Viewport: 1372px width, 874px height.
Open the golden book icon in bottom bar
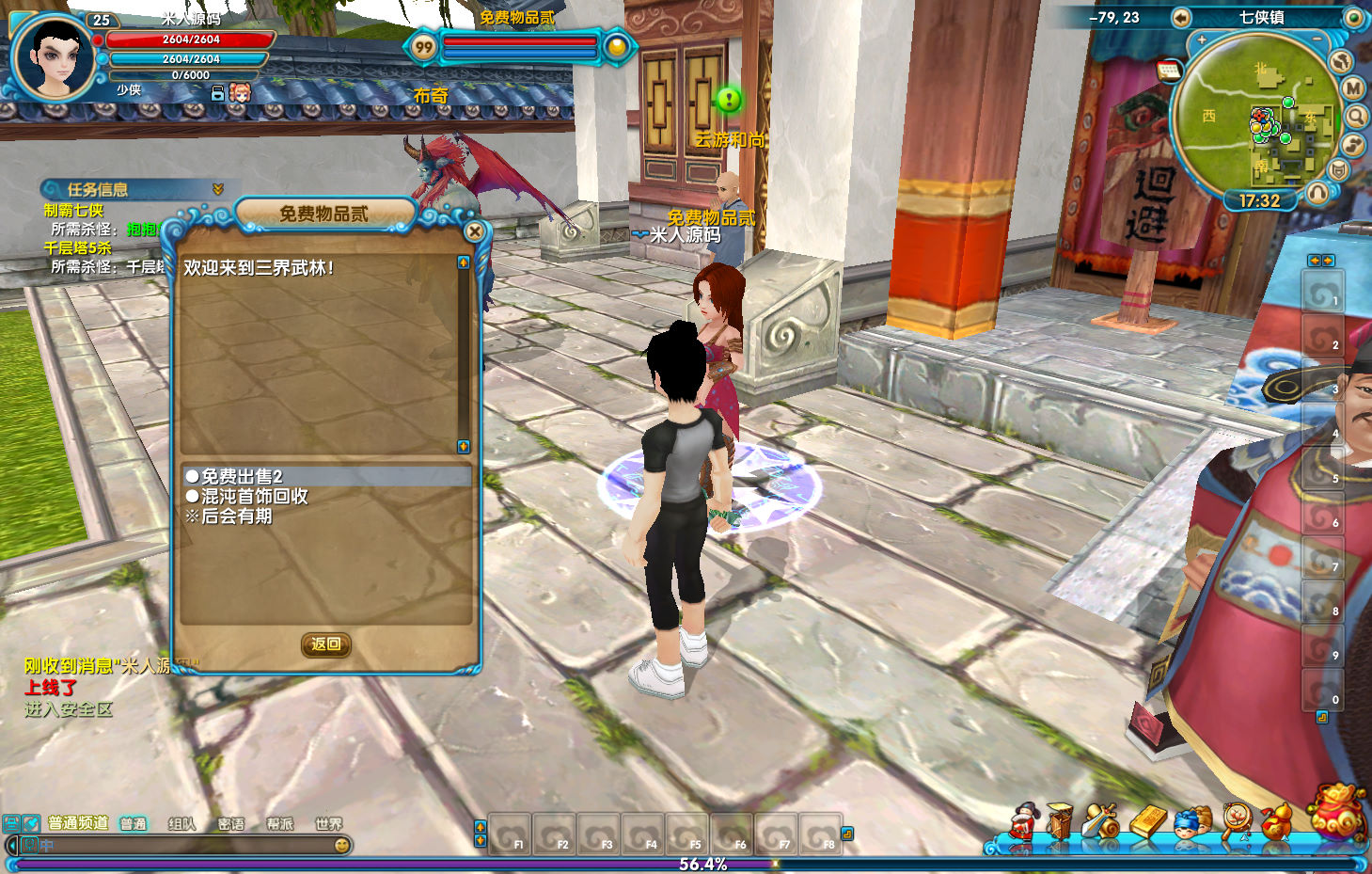[x=1148, y=821]
